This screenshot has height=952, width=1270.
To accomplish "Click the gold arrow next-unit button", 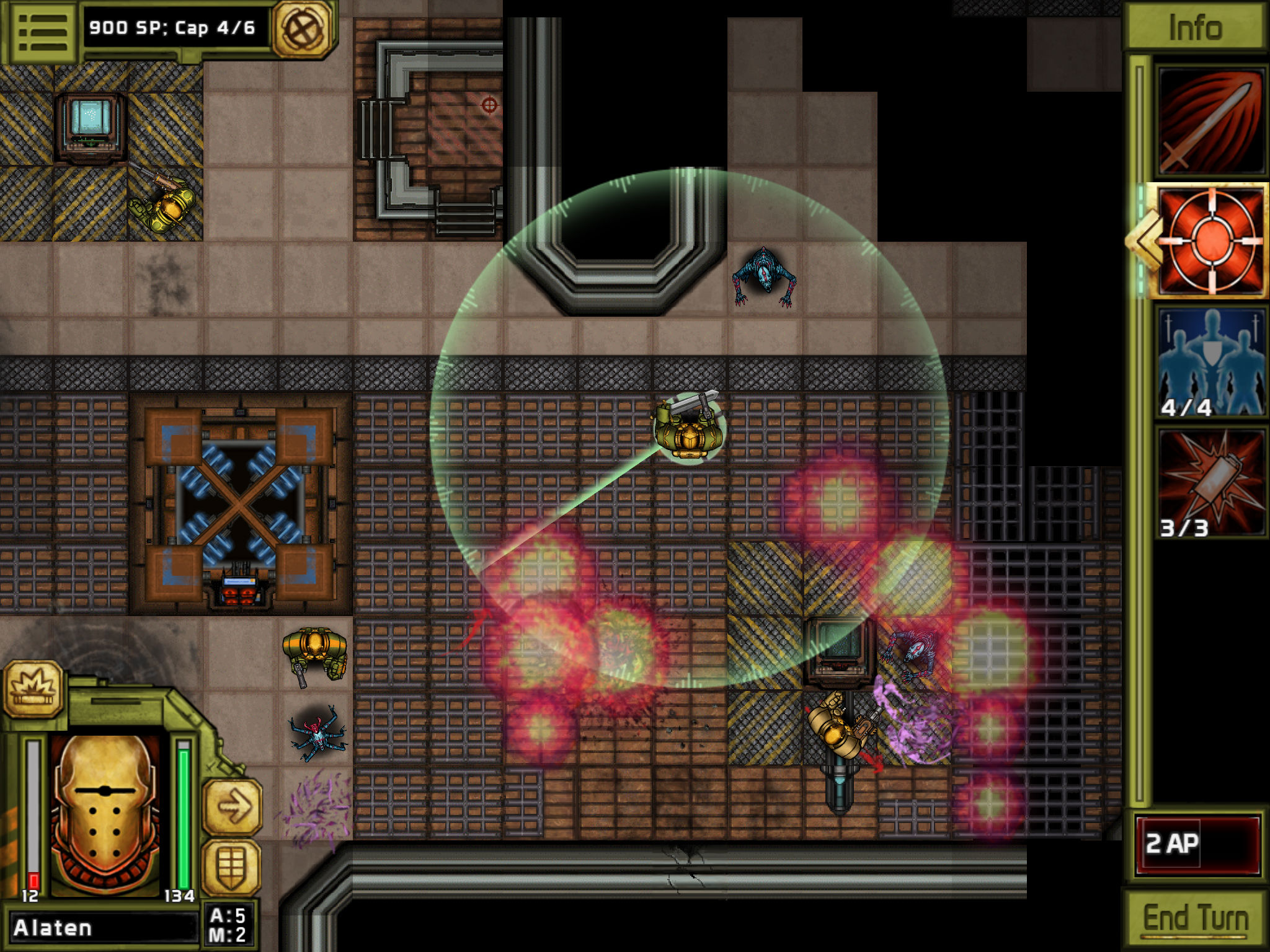I will click(233, 806).
